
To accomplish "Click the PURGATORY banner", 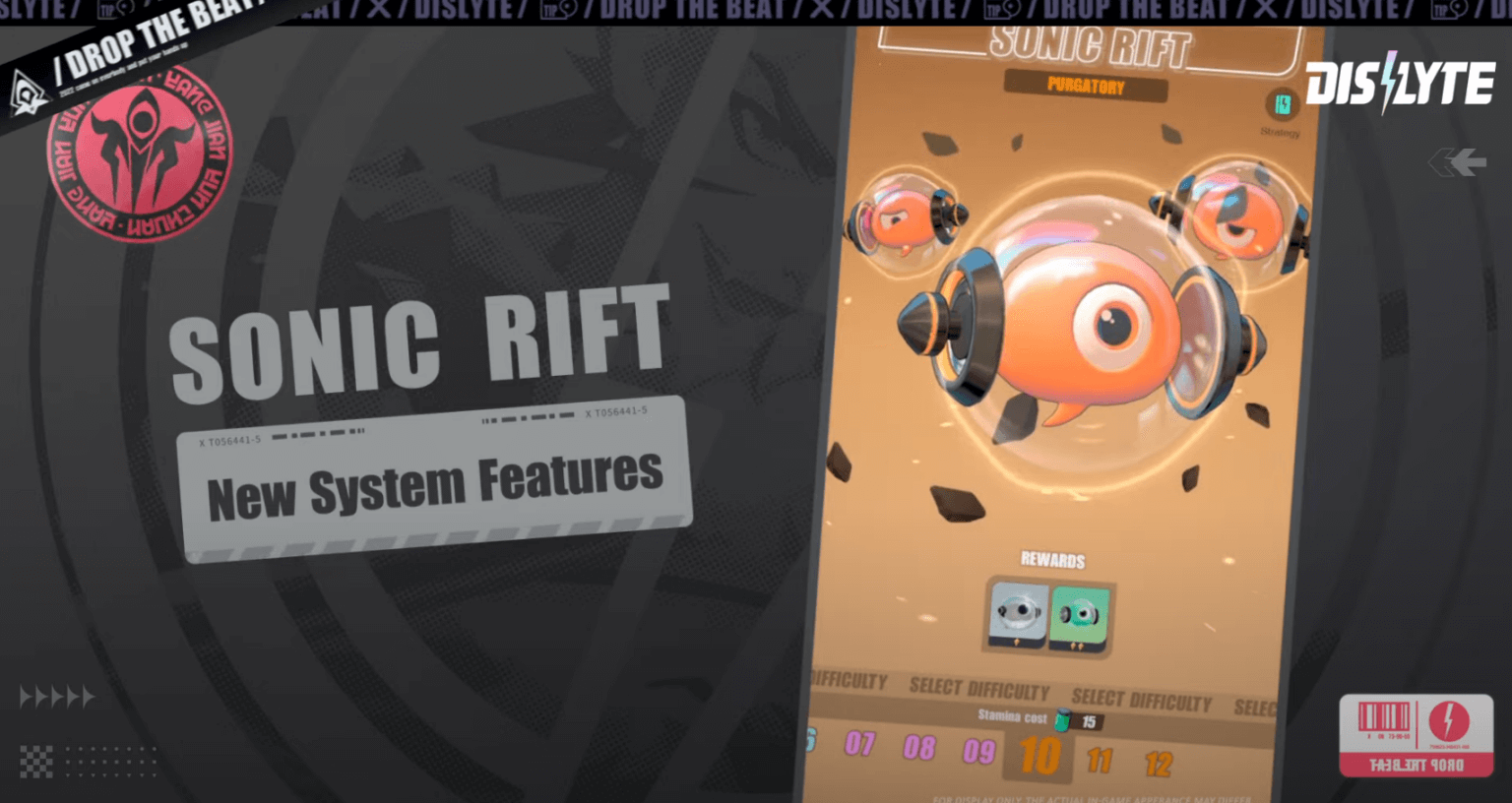I will [1088, 86].
